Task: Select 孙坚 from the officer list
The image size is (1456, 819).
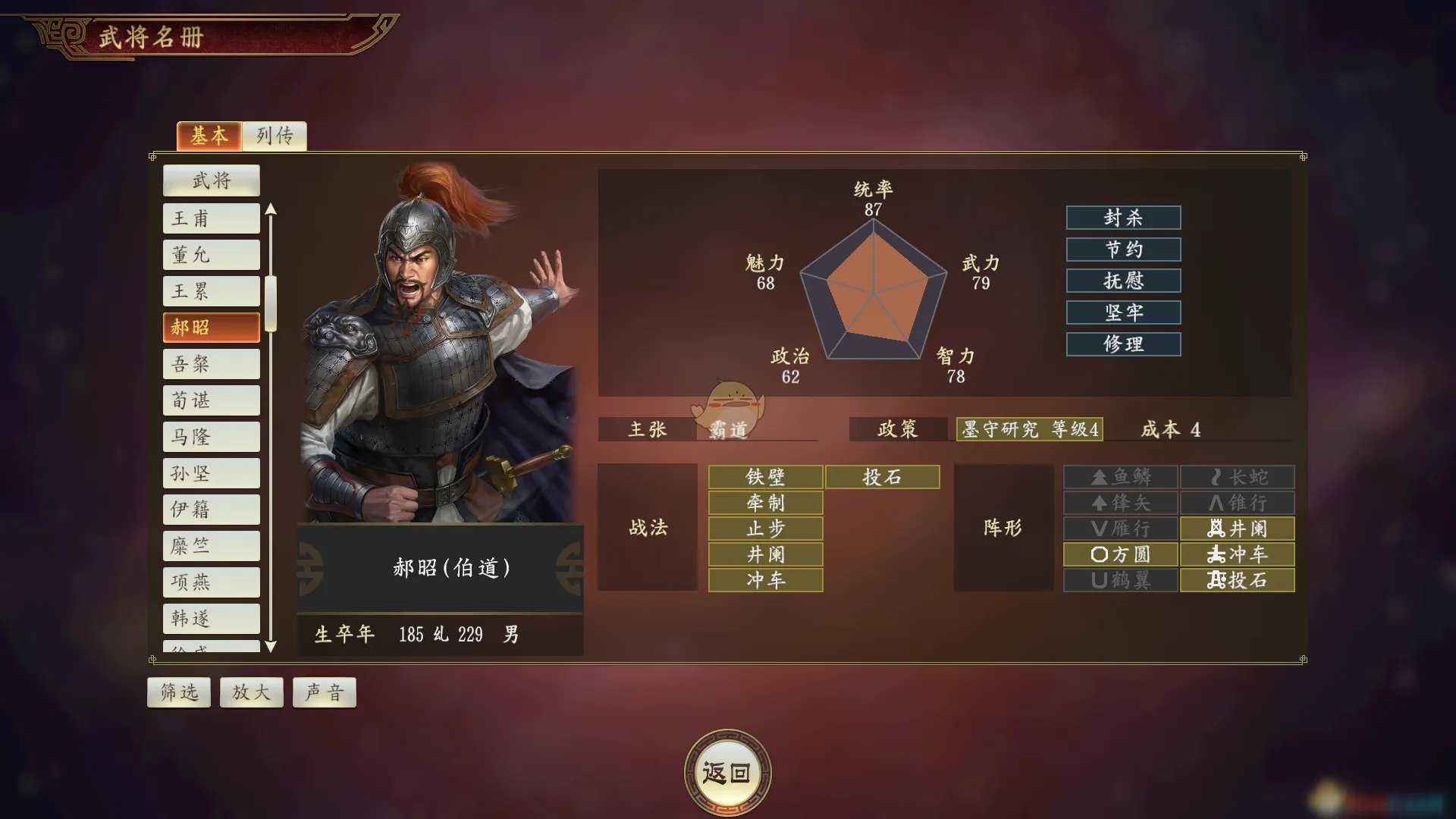Action: (x=211, y=472)
